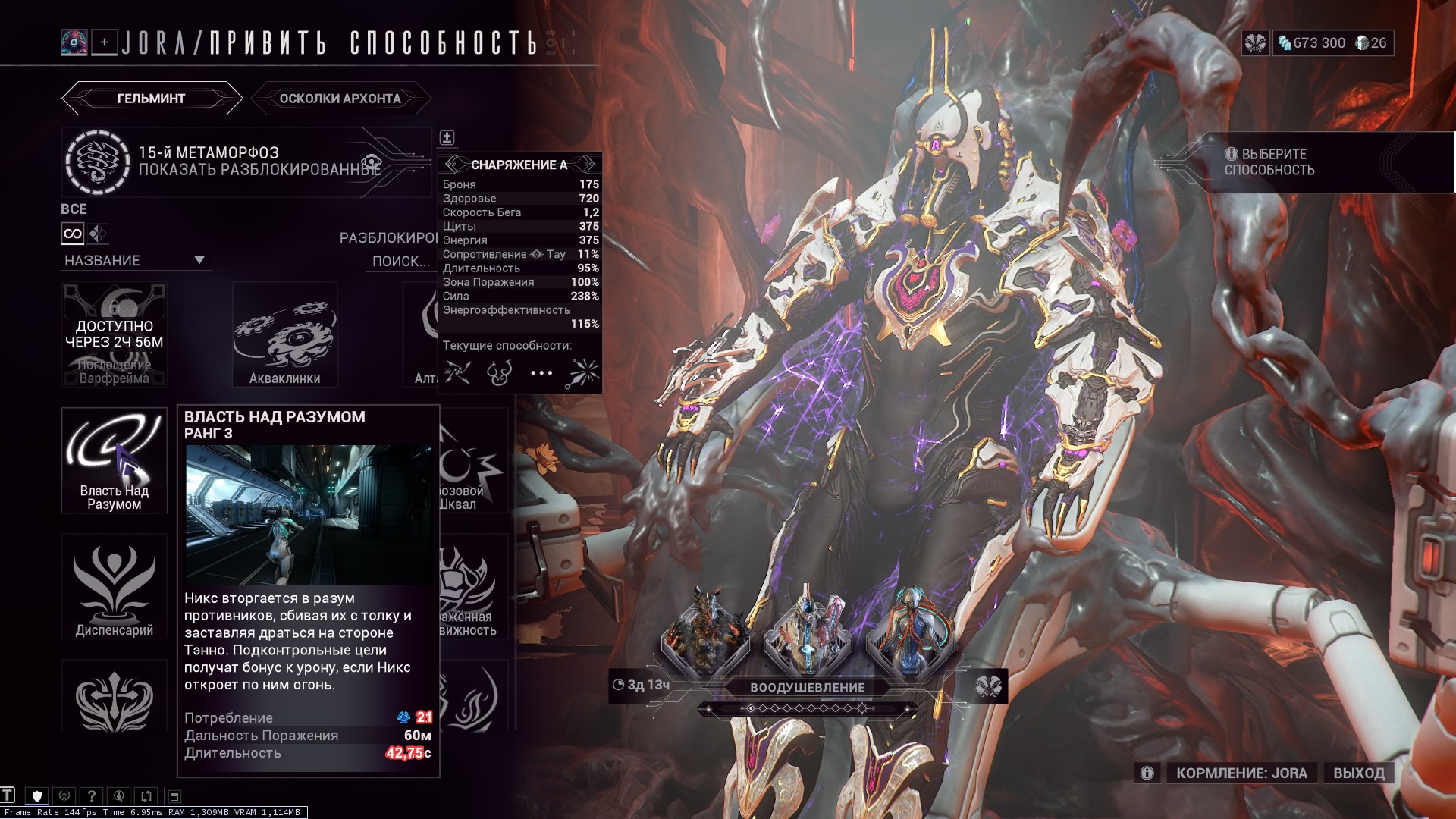Viewport: 1456px width, 819px height.
Task: Open the Воодушевление invigoration panel
Action: (x=807, y=688)
